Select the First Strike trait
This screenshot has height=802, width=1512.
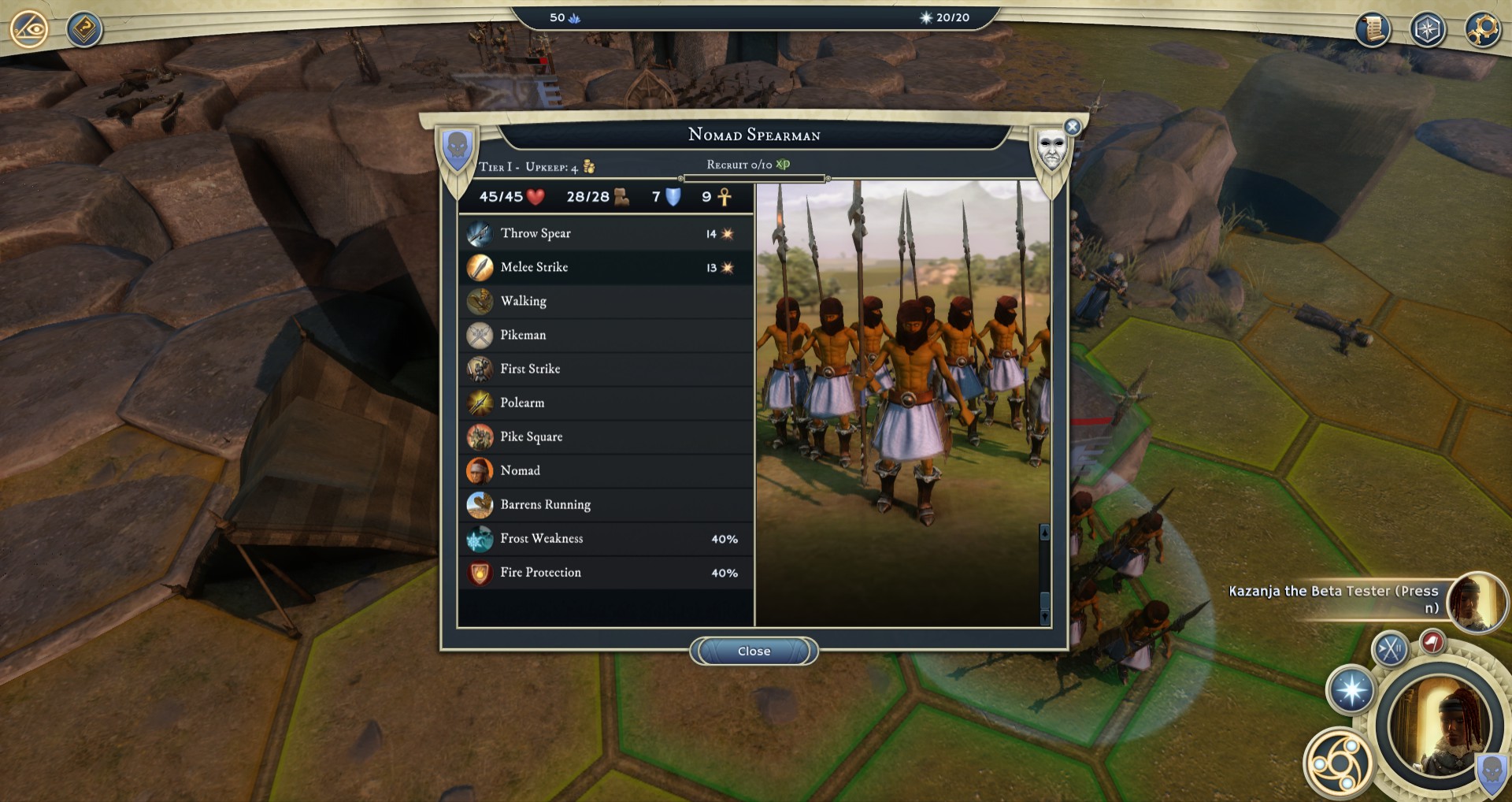click(605, 369)
